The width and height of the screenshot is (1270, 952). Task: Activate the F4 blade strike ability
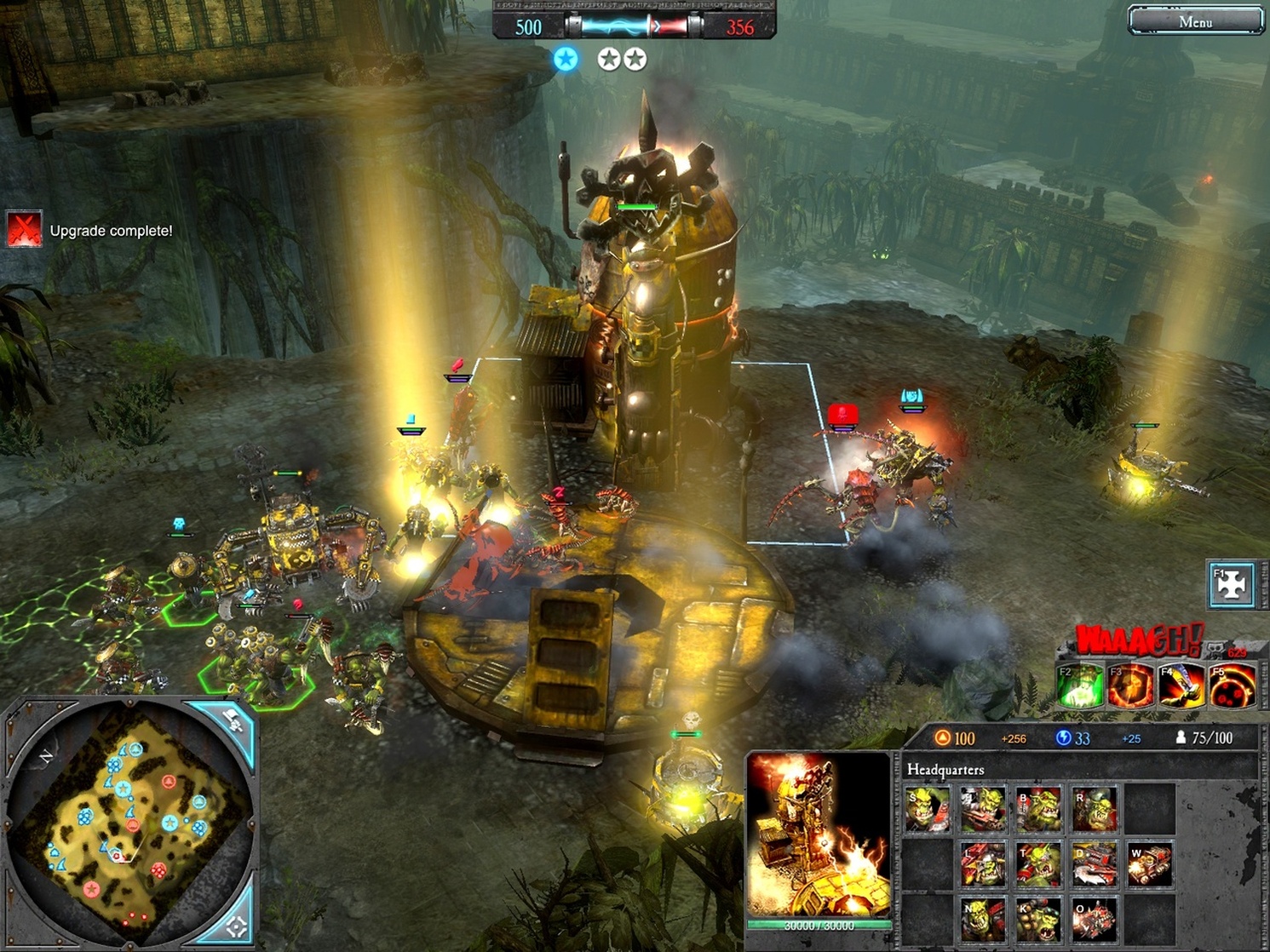(1181, 686)
